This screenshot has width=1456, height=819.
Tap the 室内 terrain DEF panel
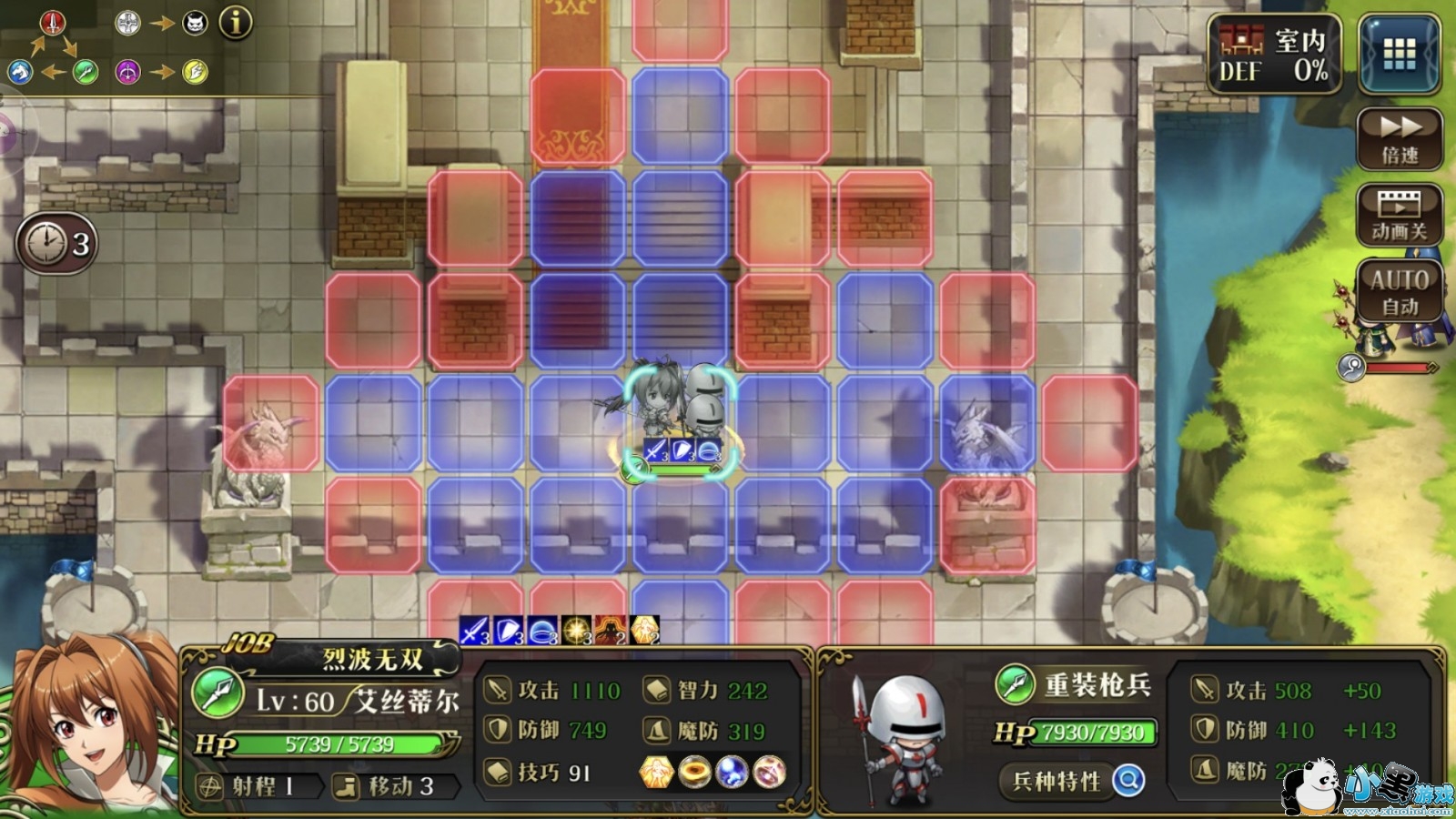(x=1274, y=55)
